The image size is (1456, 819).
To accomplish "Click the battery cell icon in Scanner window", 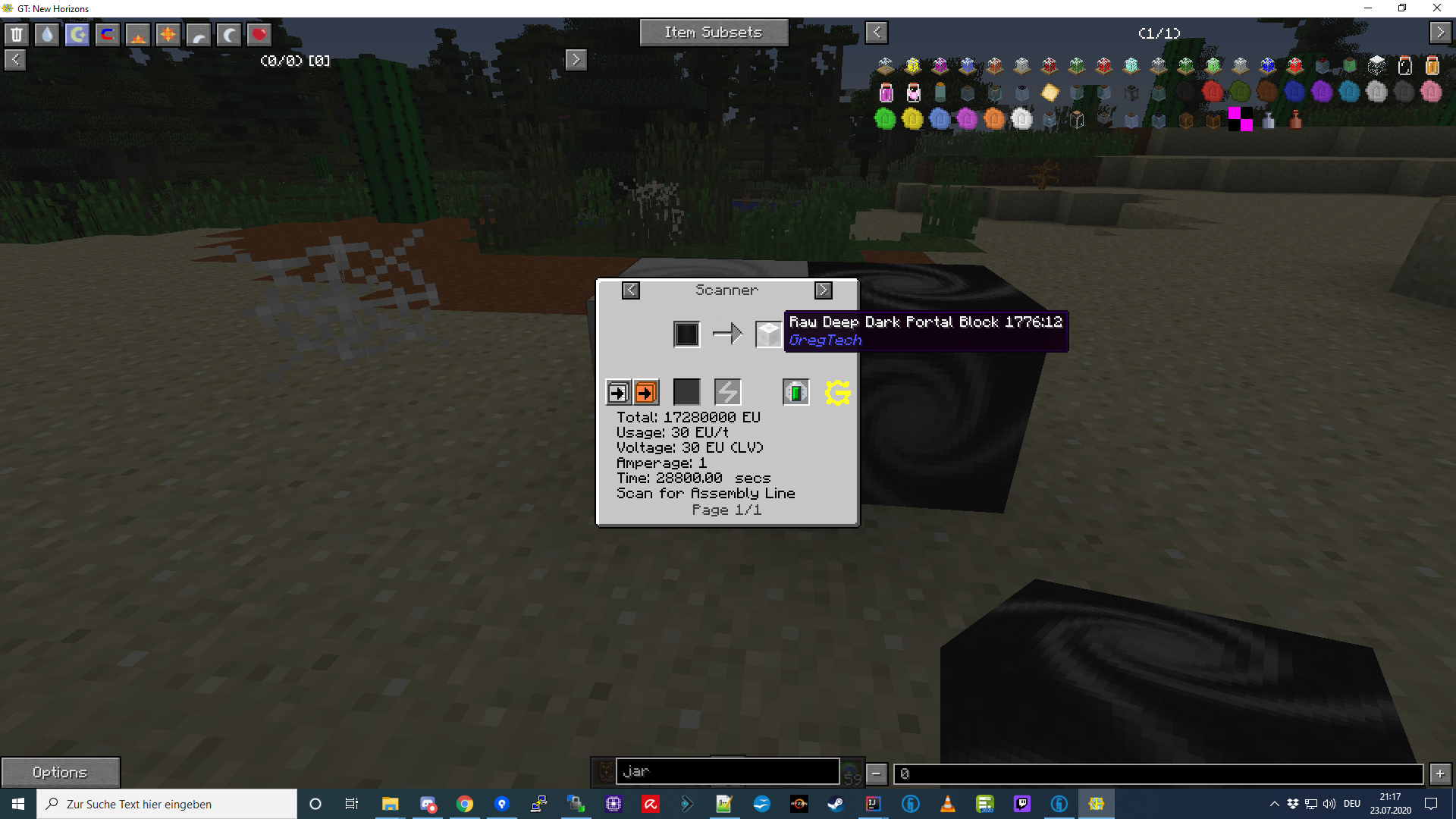I will point(795,392).
